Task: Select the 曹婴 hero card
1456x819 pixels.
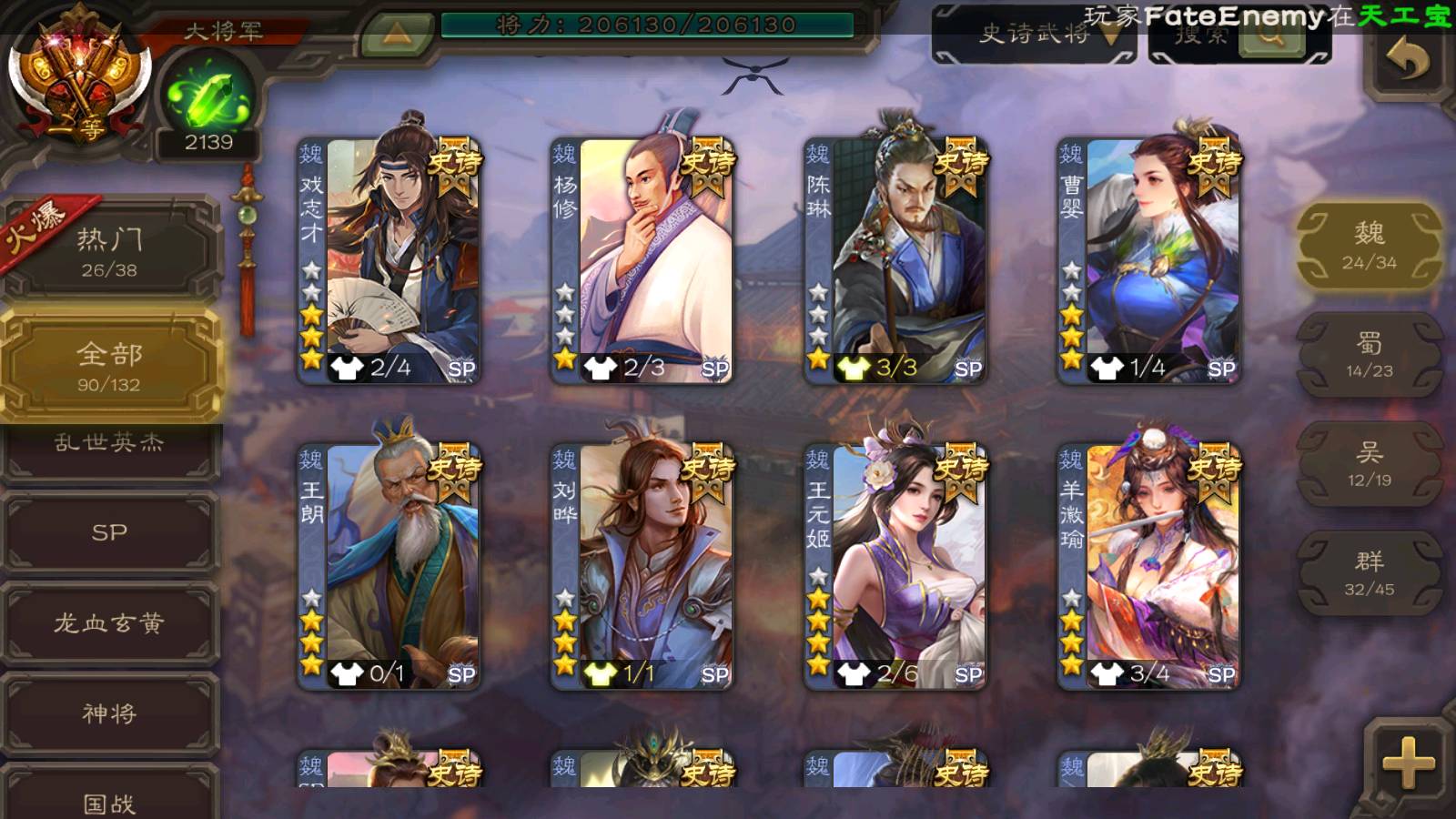Action: 1148,260
